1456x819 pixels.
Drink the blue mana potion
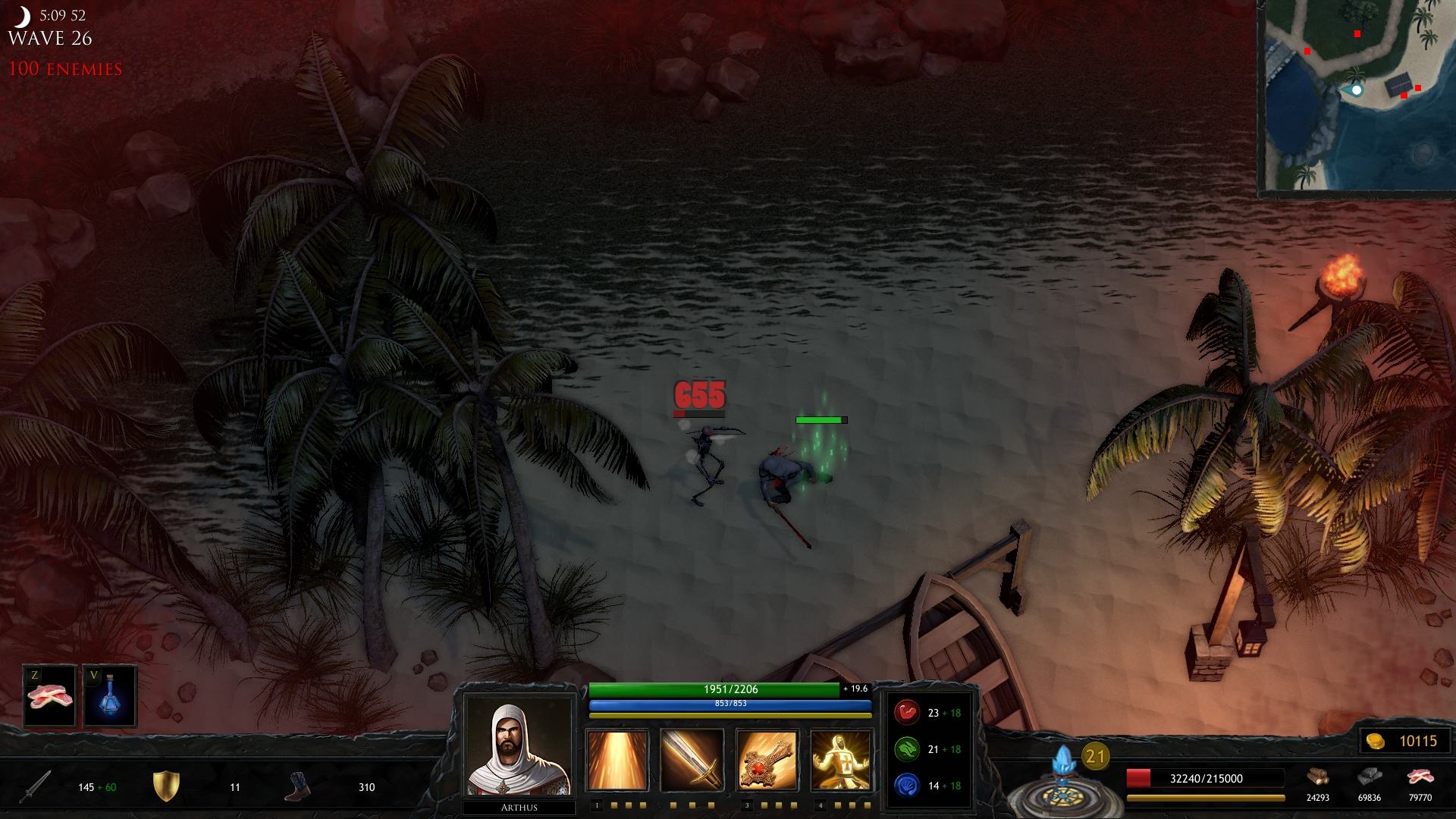tap(110, 695)
